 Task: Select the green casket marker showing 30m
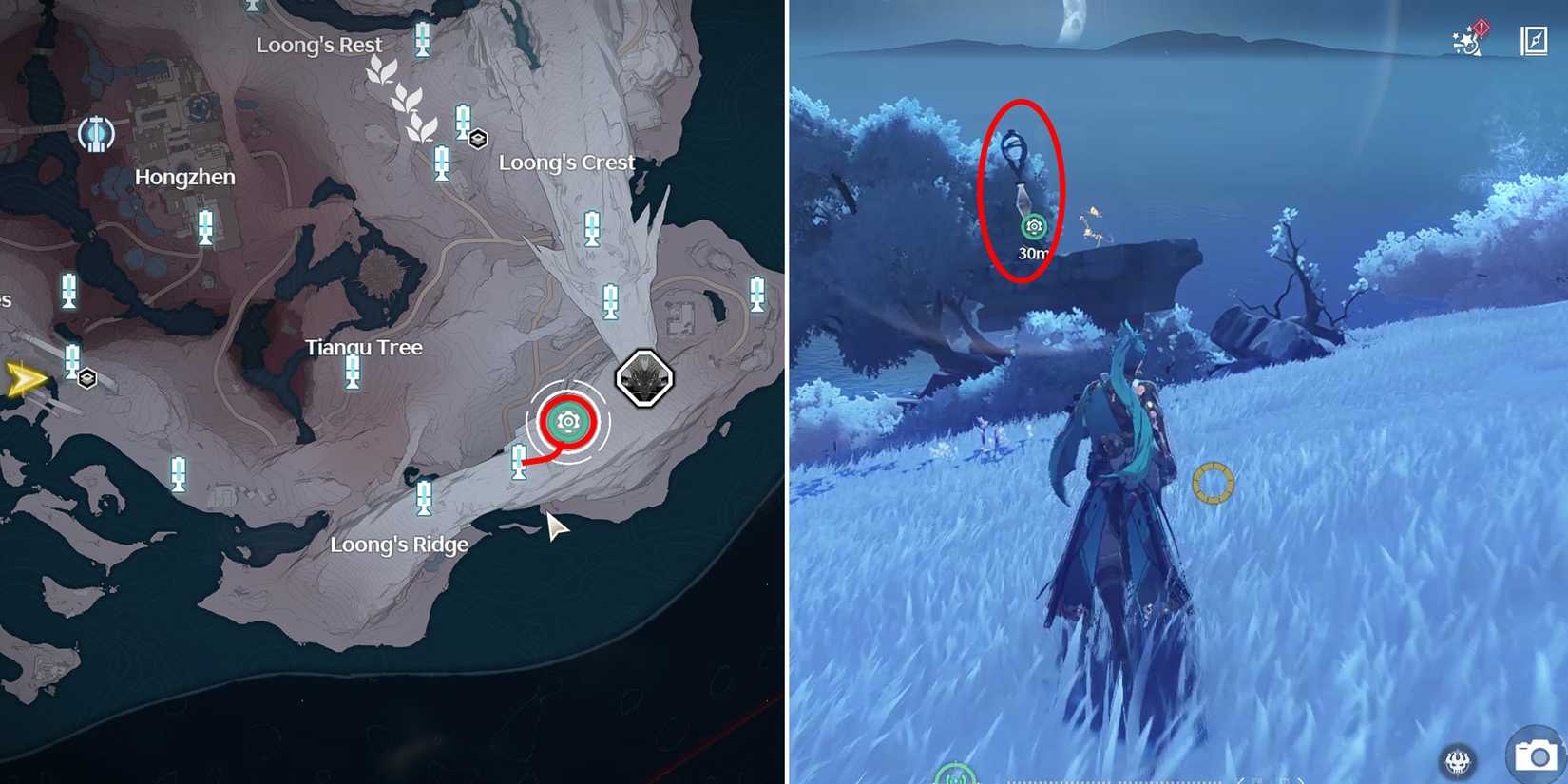(1033, 226)
